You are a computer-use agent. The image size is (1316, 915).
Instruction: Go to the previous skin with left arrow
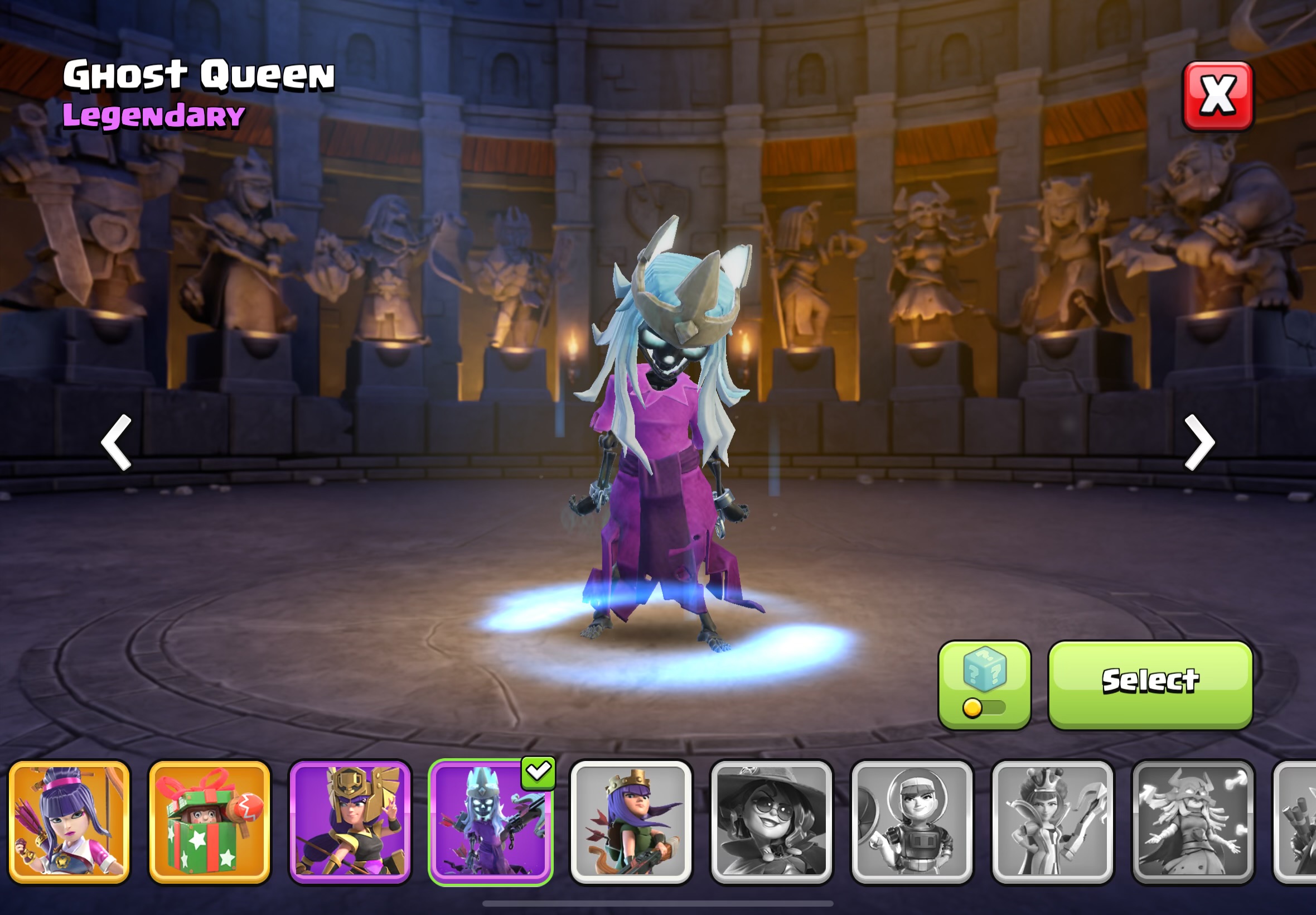117,442
